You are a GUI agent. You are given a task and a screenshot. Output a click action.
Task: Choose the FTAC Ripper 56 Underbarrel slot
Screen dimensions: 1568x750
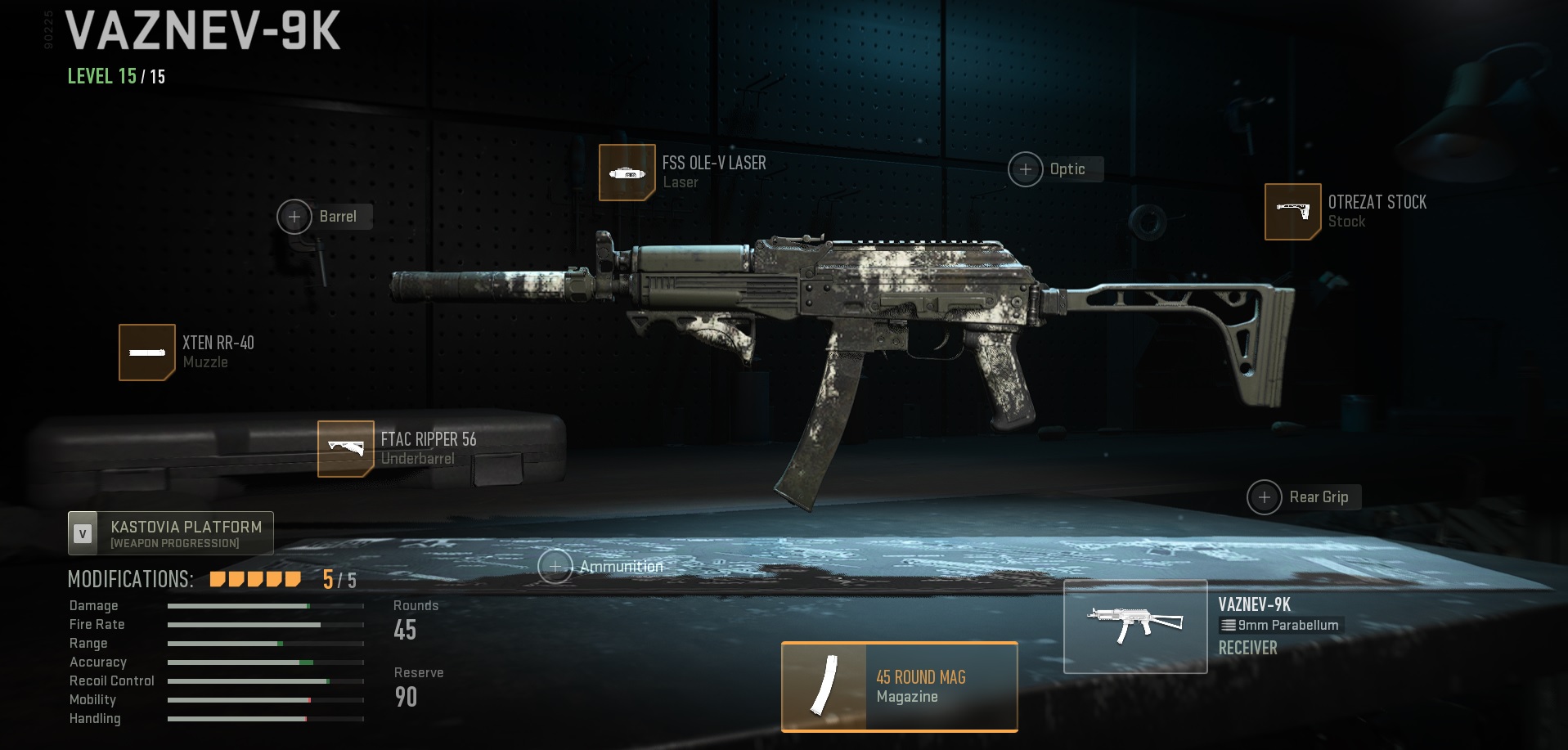346,448
